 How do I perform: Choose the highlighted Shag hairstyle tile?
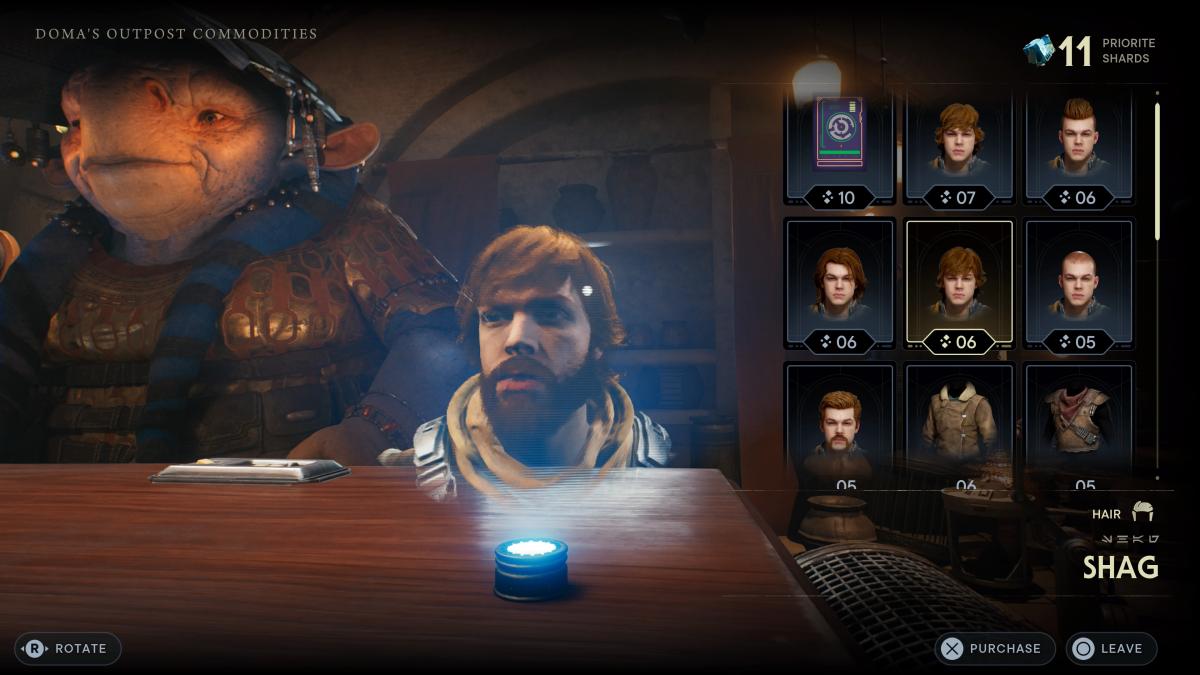(959, 285)
